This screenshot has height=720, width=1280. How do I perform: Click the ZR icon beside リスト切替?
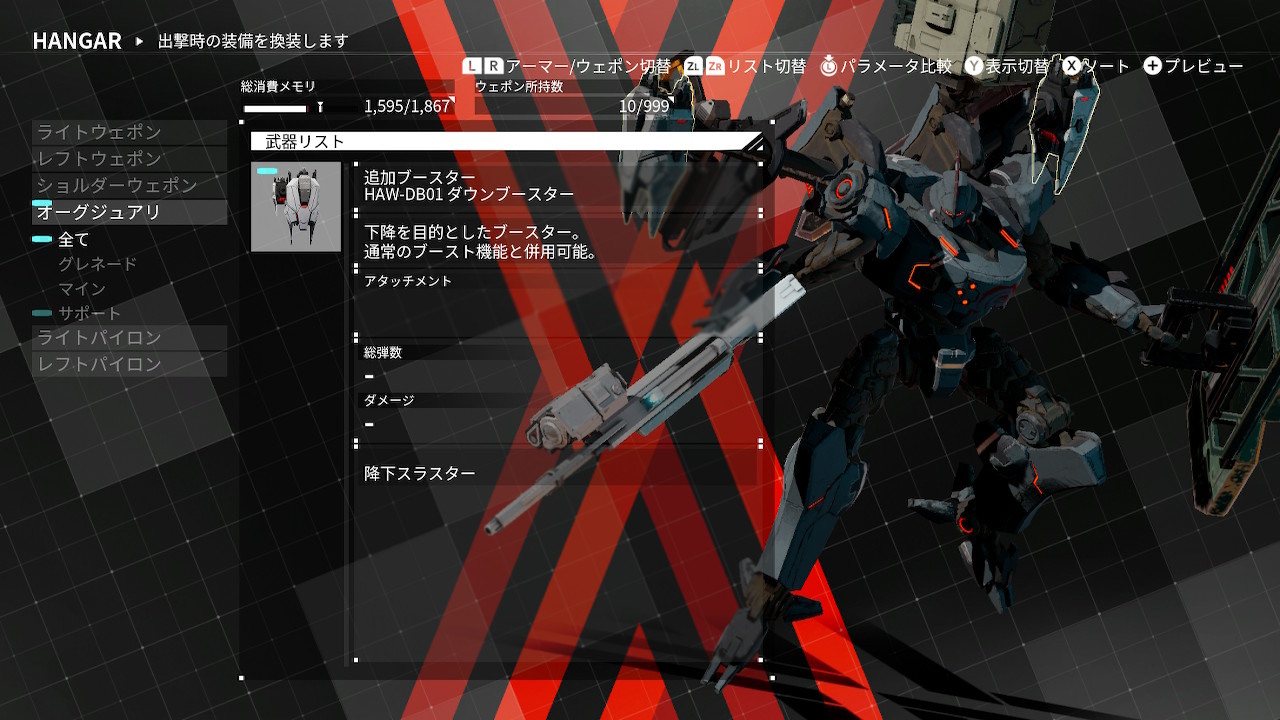click(715, 64)
